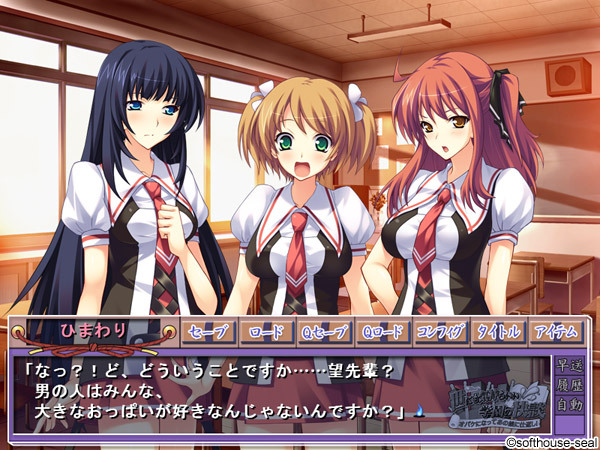The image size is (600, 450).
Task: Quick load using the Qロード button
Action: point(382,333)
